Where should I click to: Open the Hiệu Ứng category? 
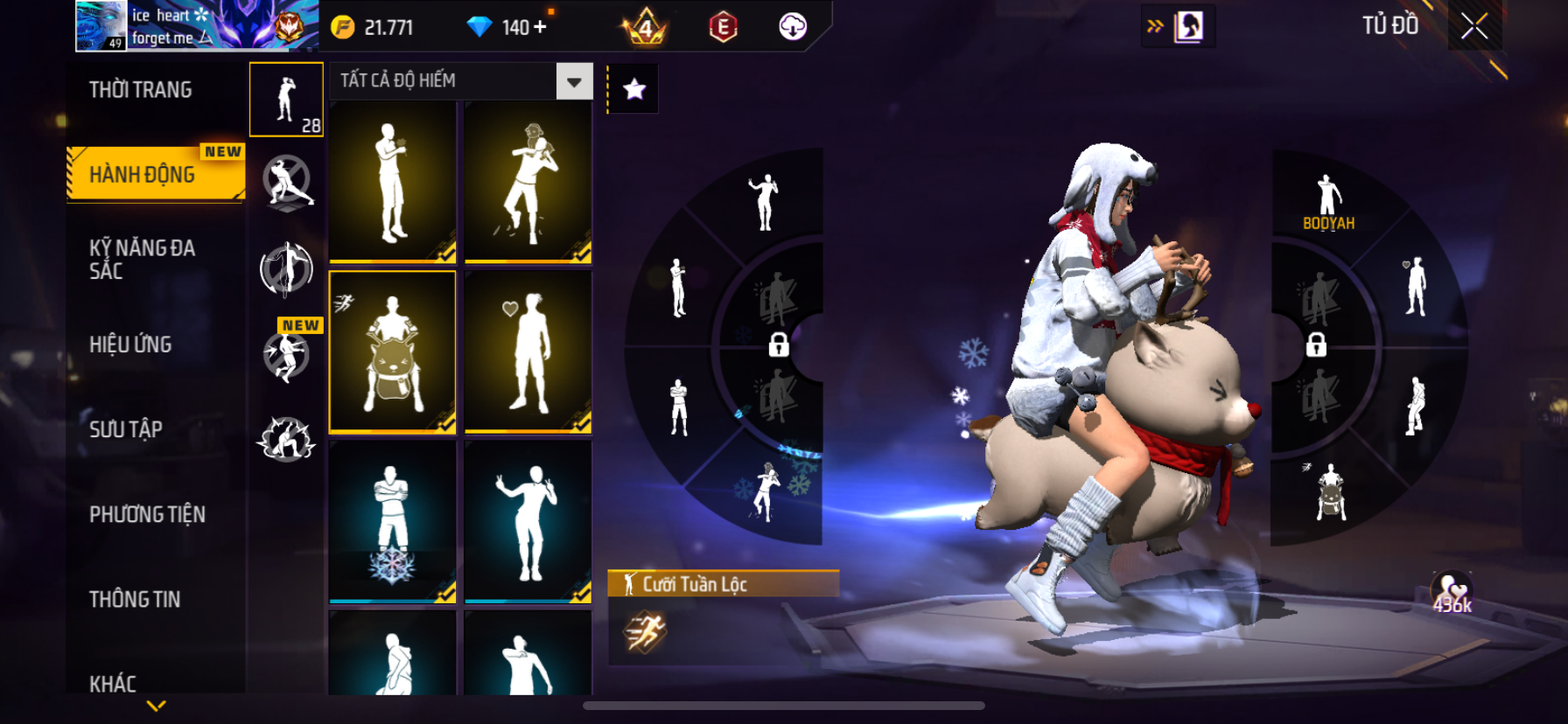(130, 345)
